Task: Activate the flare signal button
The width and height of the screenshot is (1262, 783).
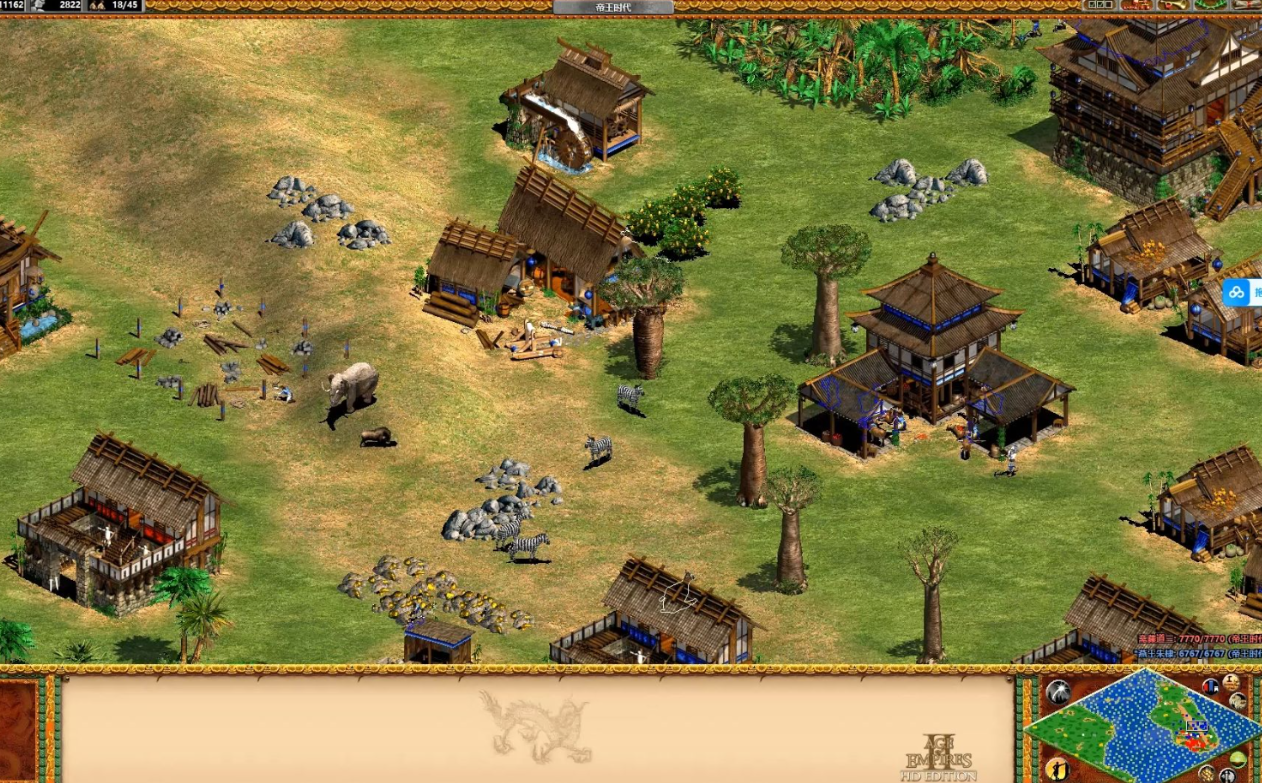Action: [1057, 691]
